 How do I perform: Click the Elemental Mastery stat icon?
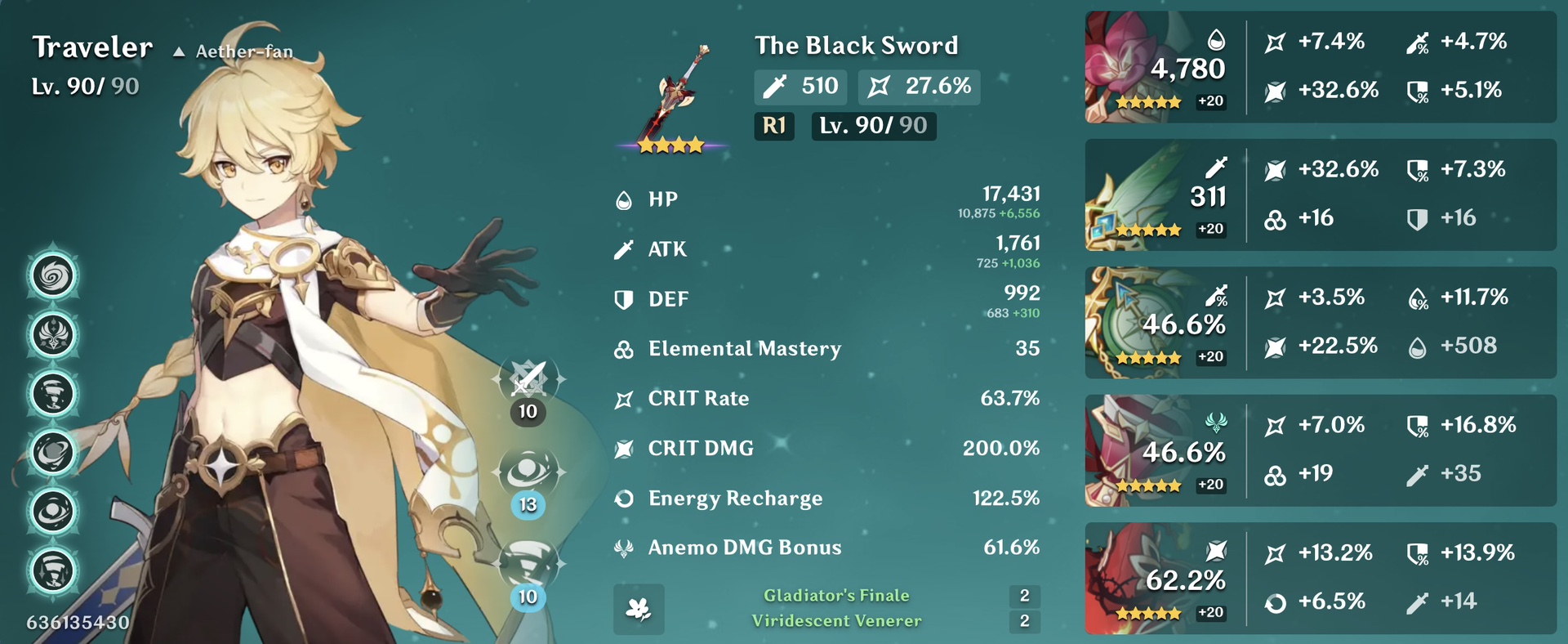point(623,349)
